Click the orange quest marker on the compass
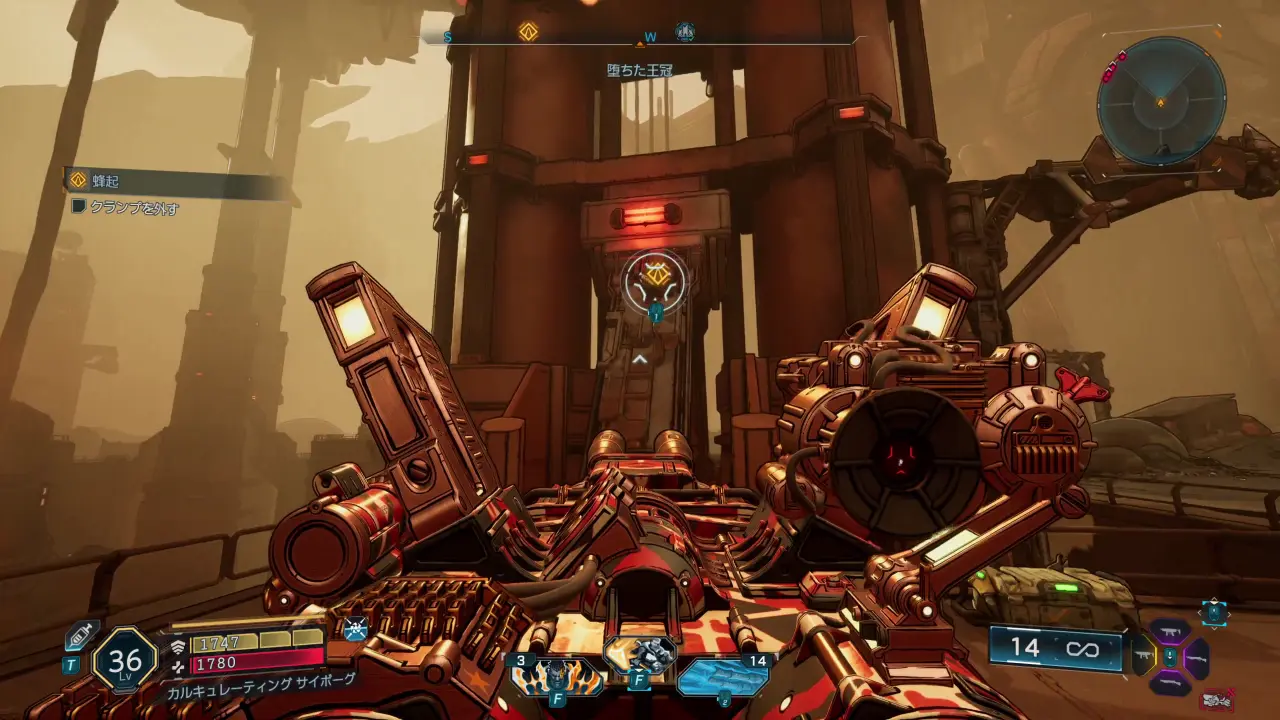The image size is (1280, 720). [528, 32]
